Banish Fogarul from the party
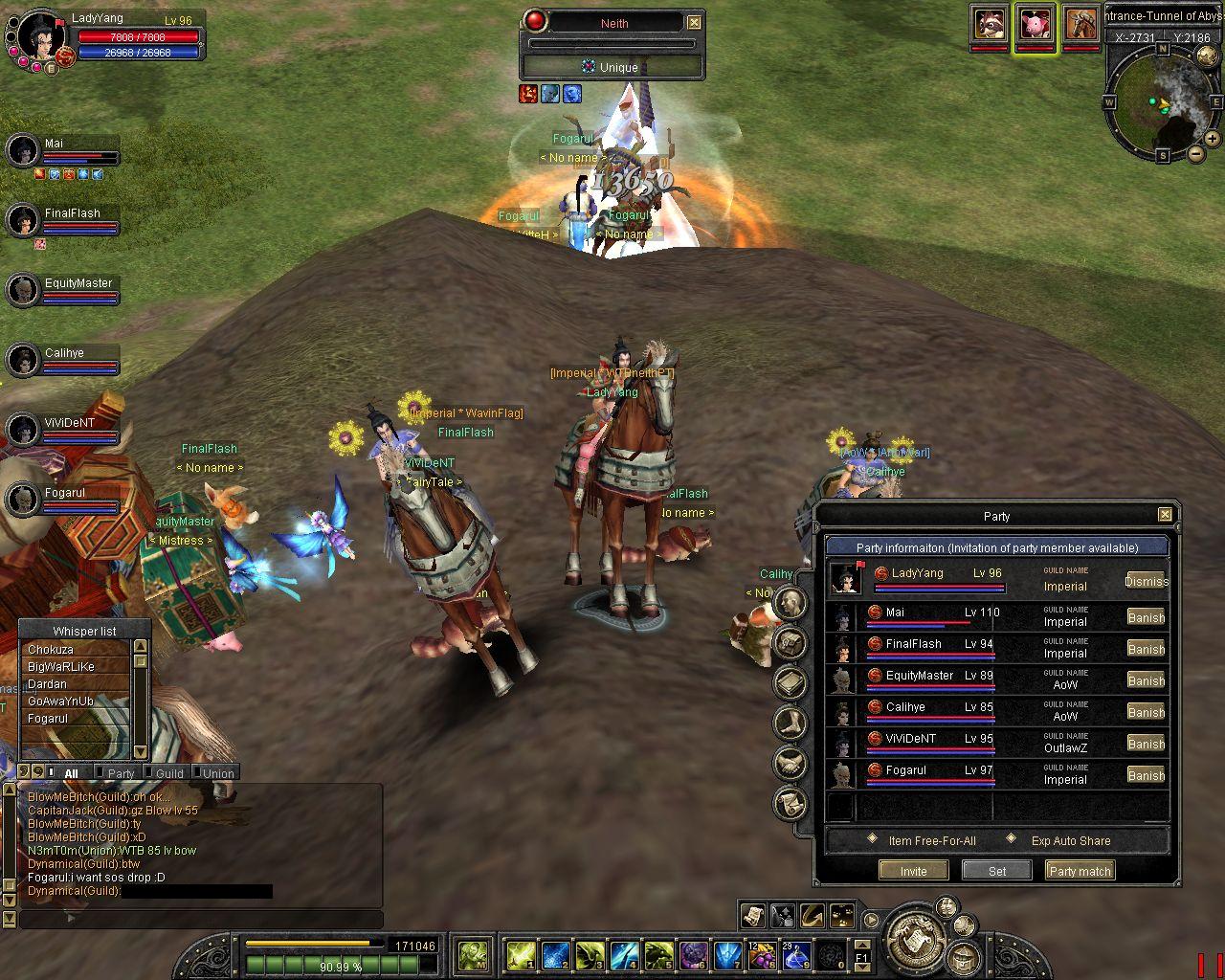 point(1146,775)
